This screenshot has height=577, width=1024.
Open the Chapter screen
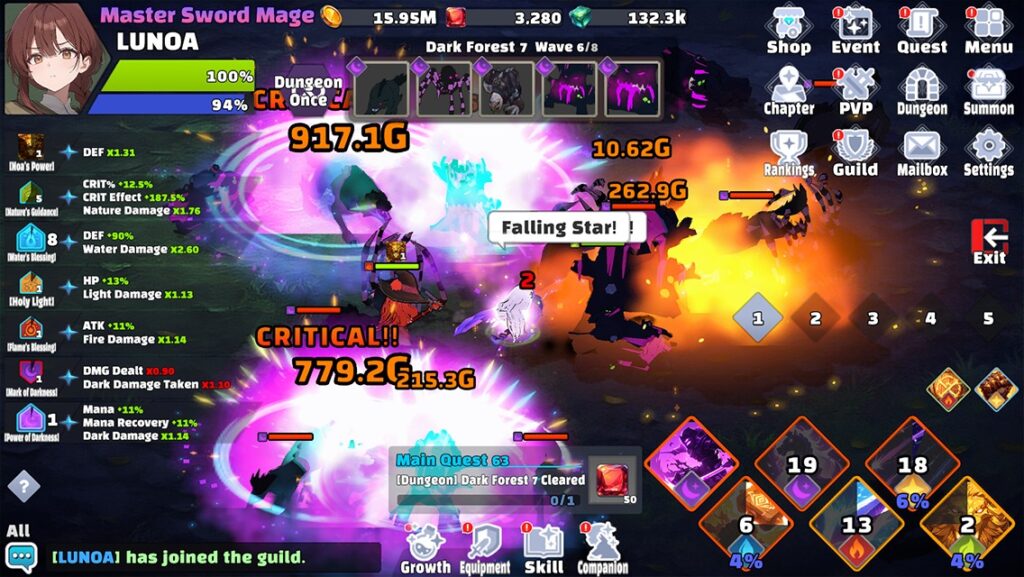788,90
